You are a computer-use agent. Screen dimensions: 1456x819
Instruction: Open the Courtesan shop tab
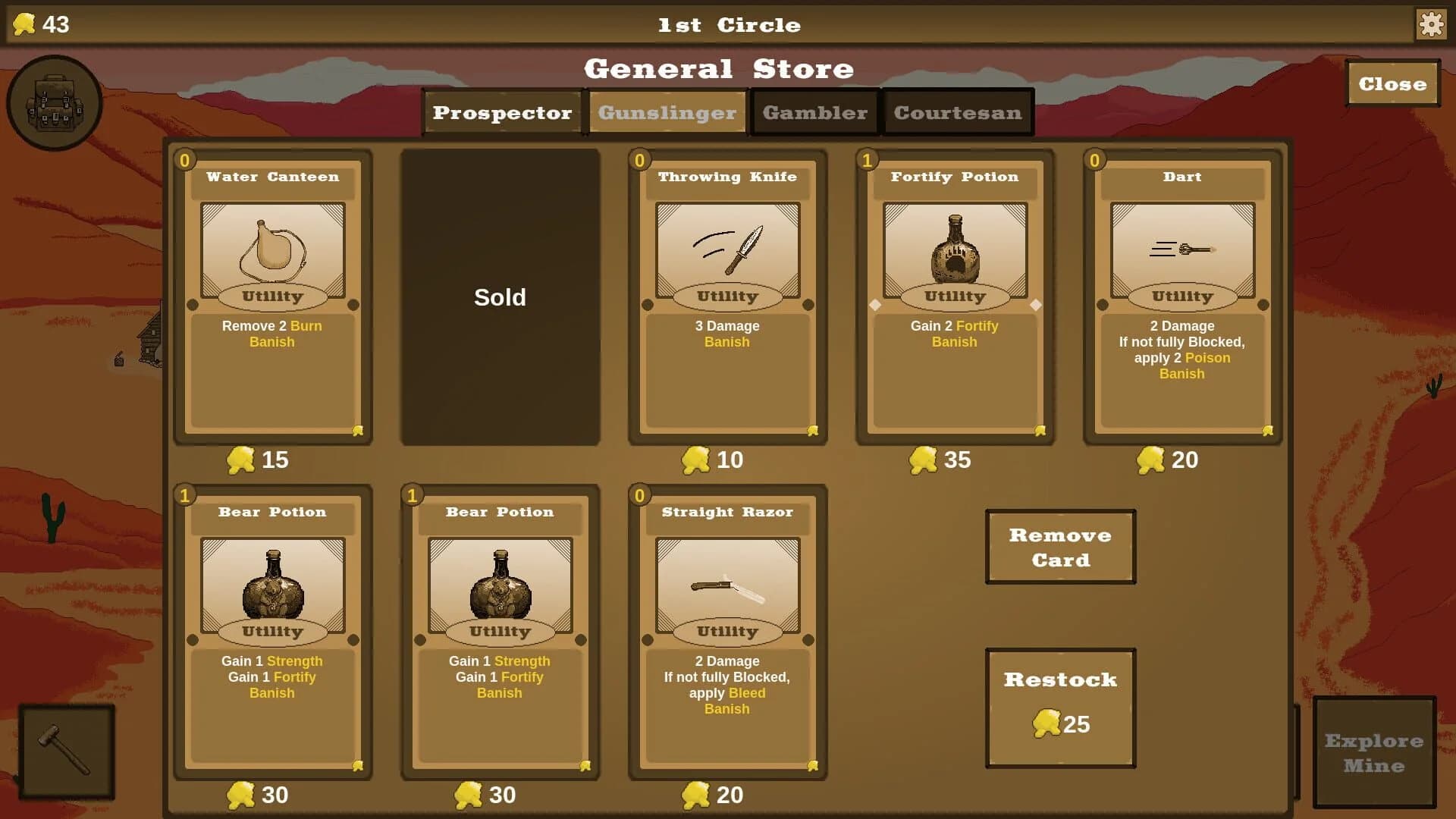click(958, 112)
